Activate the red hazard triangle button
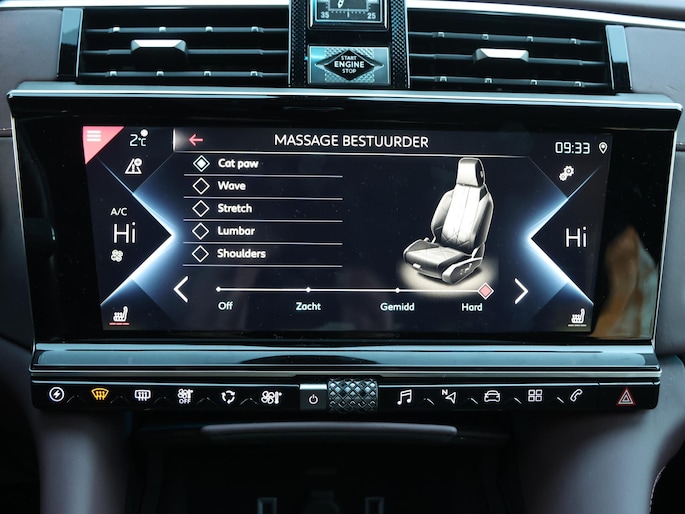Image resolution: width=685 pixels, height=514 pixels. pos(626,396)
